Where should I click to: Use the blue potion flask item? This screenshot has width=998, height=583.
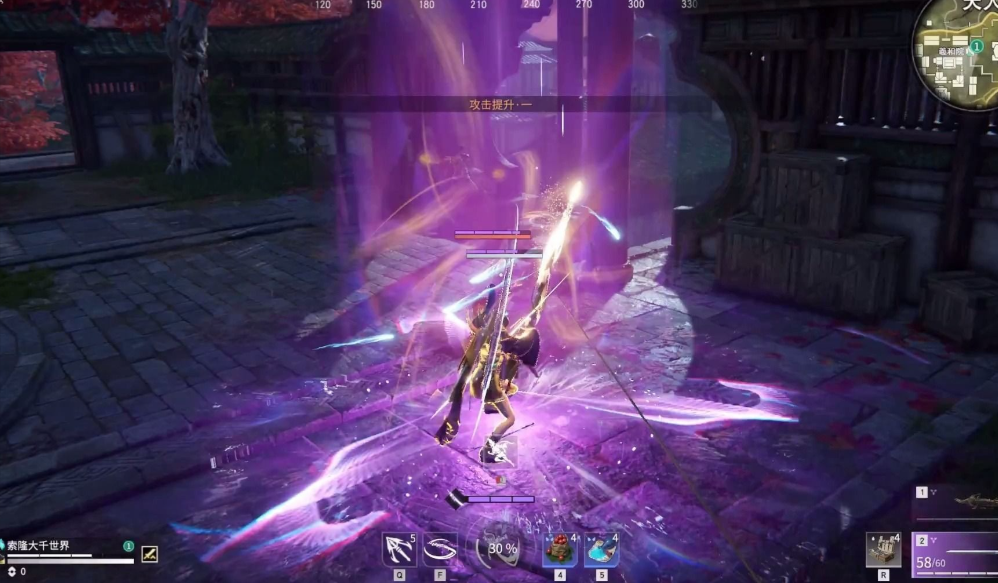click(x=601, y=549)
